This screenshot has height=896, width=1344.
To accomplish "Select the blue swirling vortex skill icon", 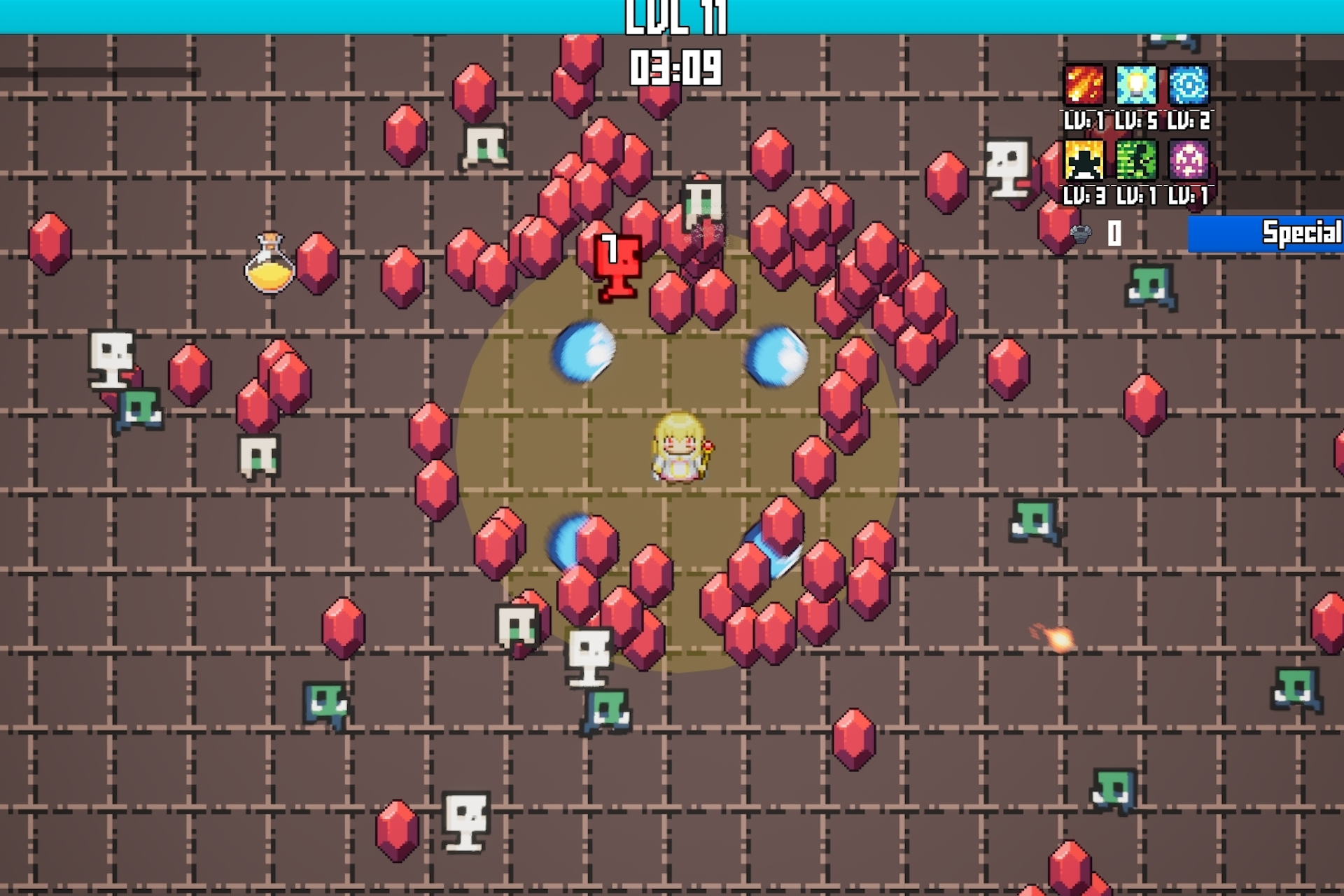I will [x=1189, y=85].
